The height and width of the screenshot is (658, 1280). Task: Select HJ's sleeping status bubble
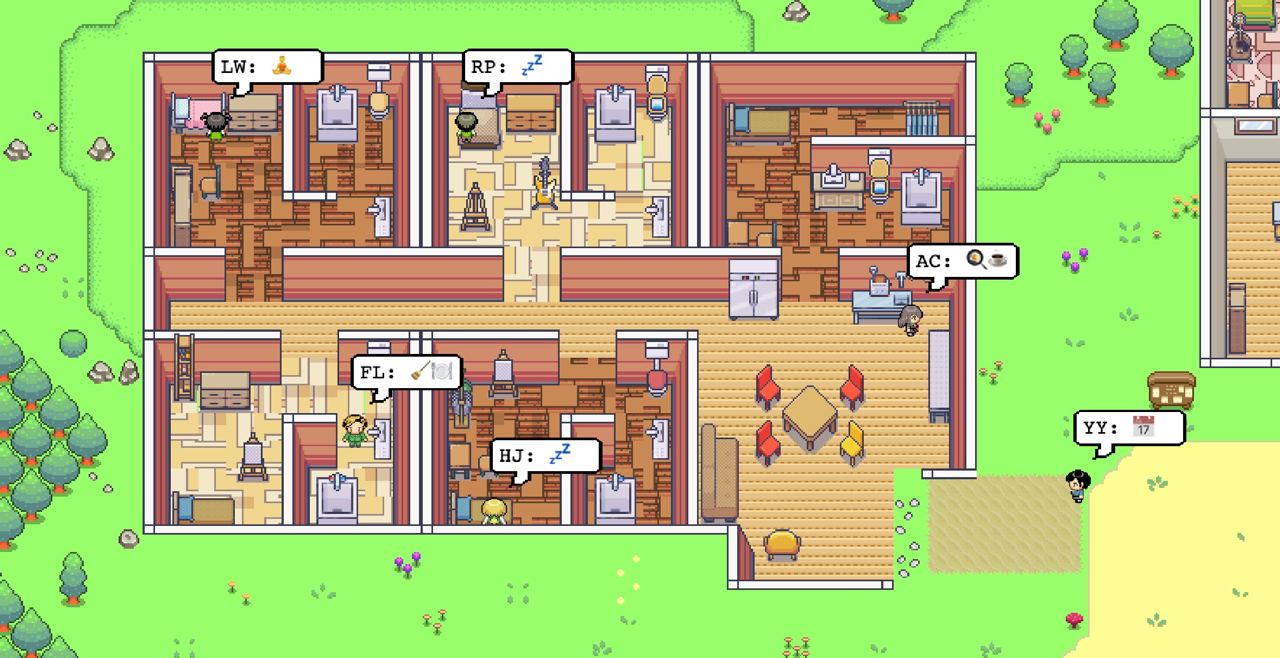click(x=545, y=456)
